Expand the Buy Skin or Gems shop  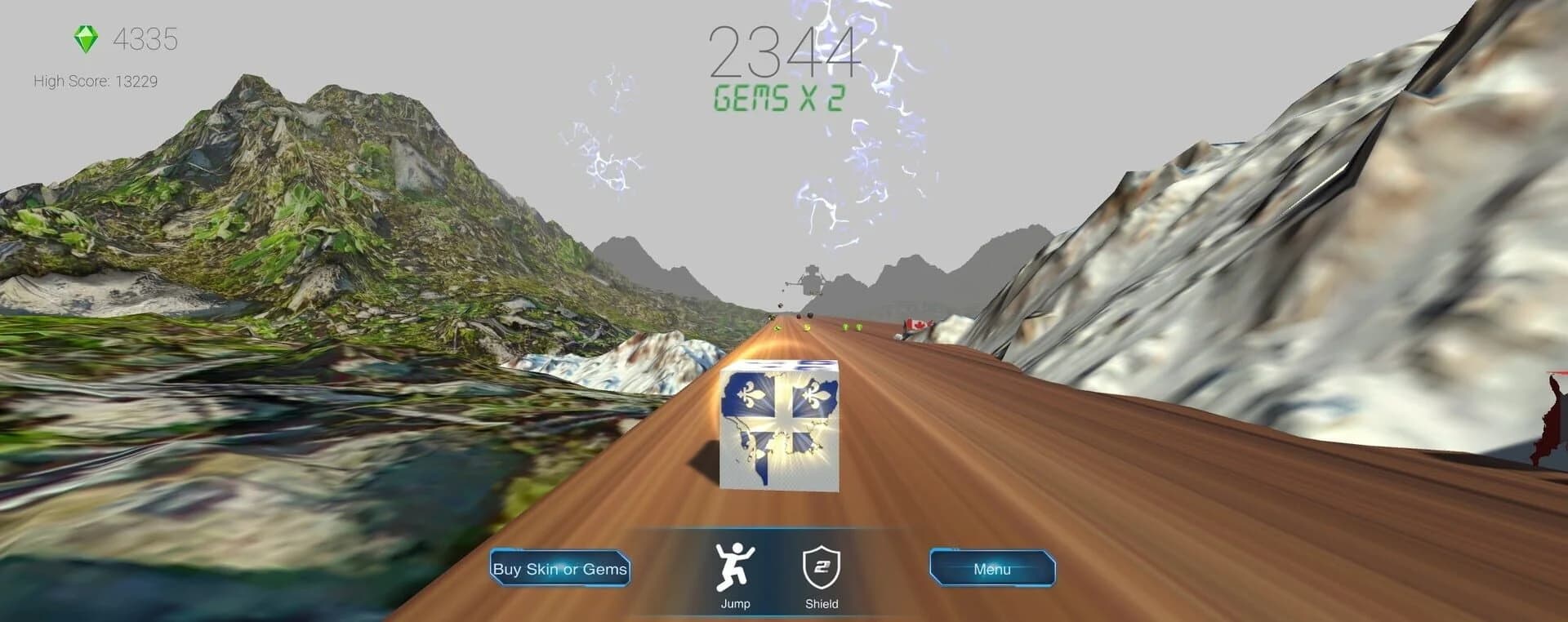(559, 569)
